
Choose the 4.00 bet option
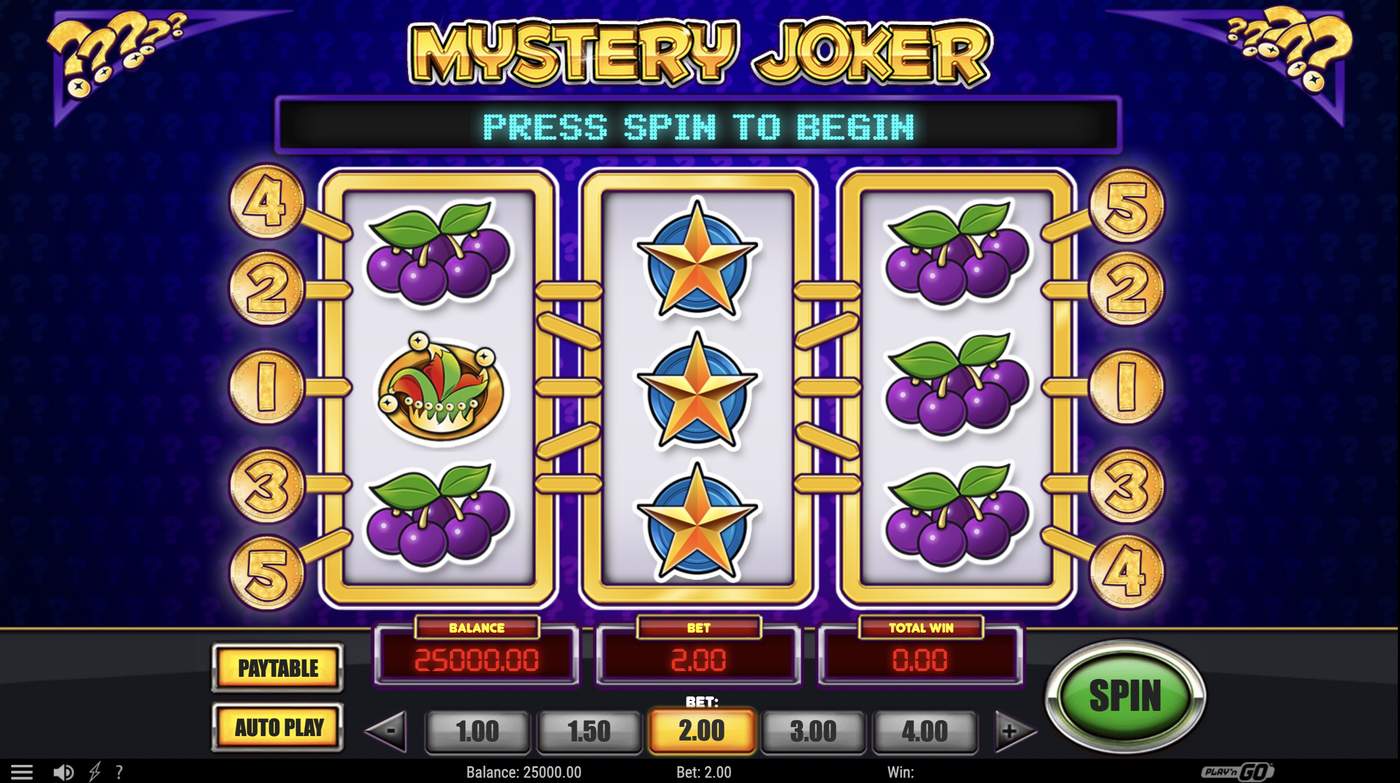925,730
